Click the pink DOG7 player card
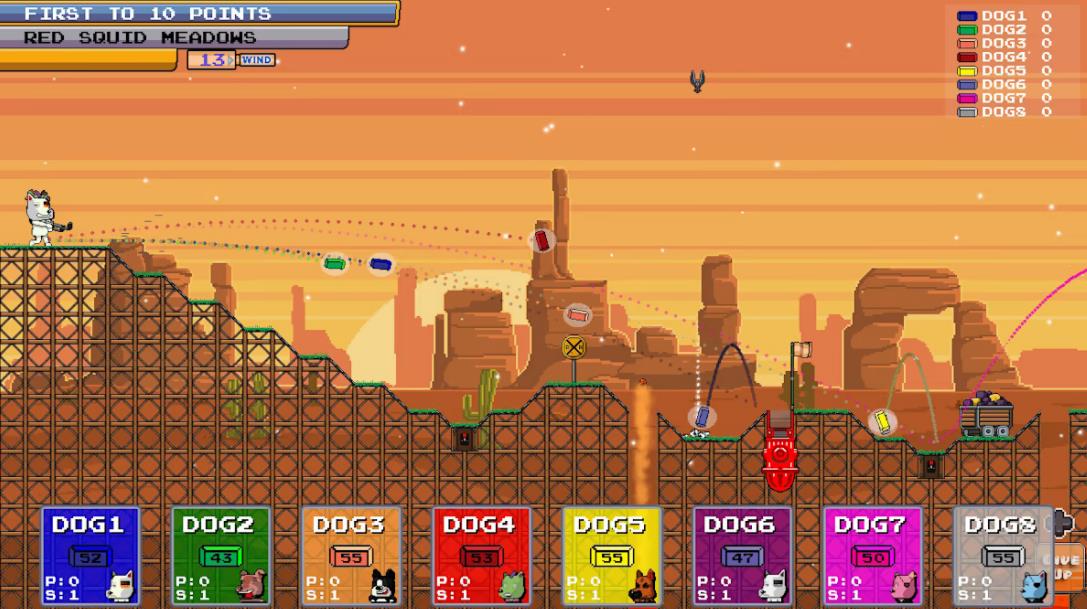The height and width of the screenshot is (609, 1087). [872, 556]
